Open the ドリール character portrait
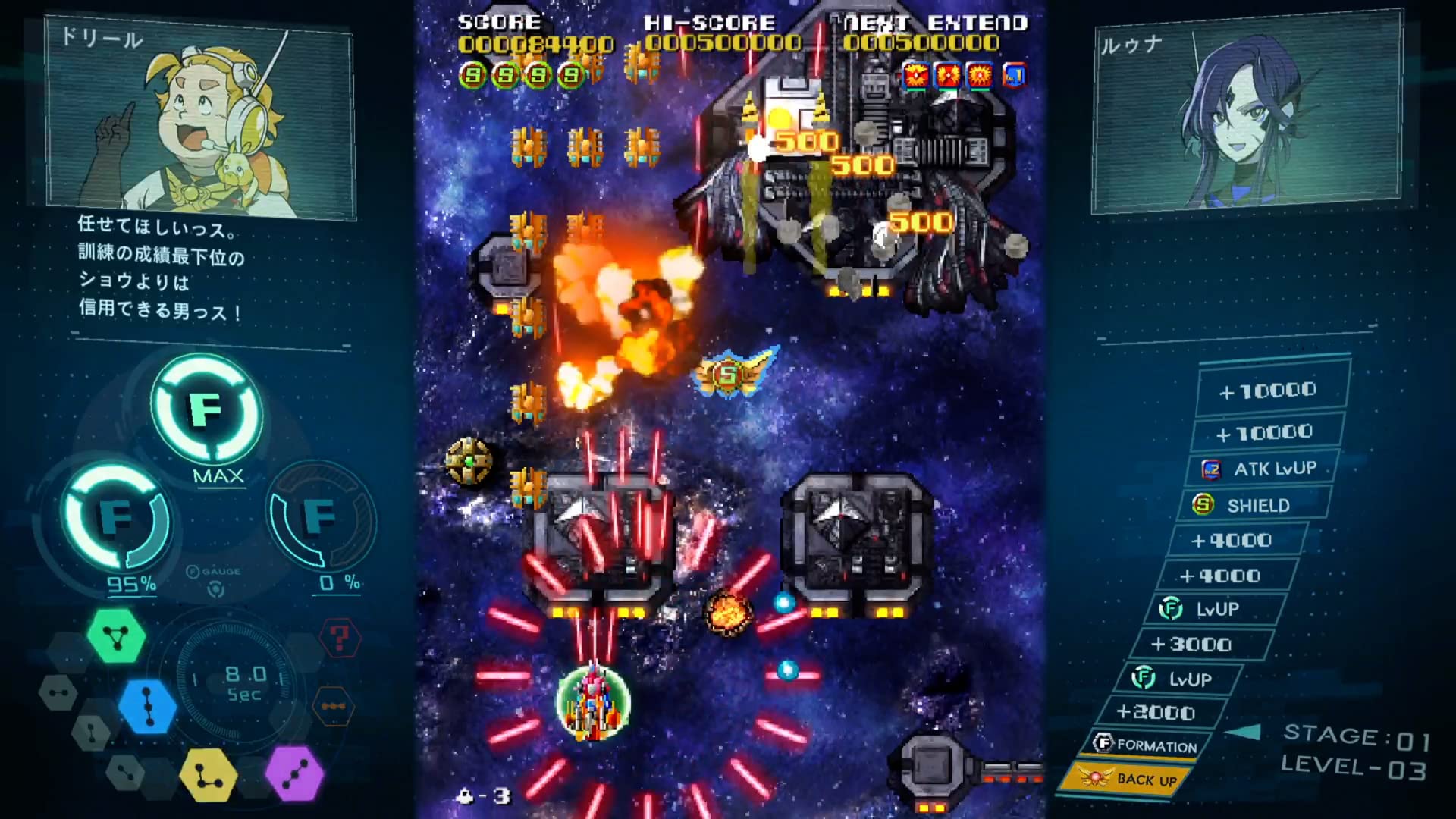The image size is (1456, 819). 201,119
